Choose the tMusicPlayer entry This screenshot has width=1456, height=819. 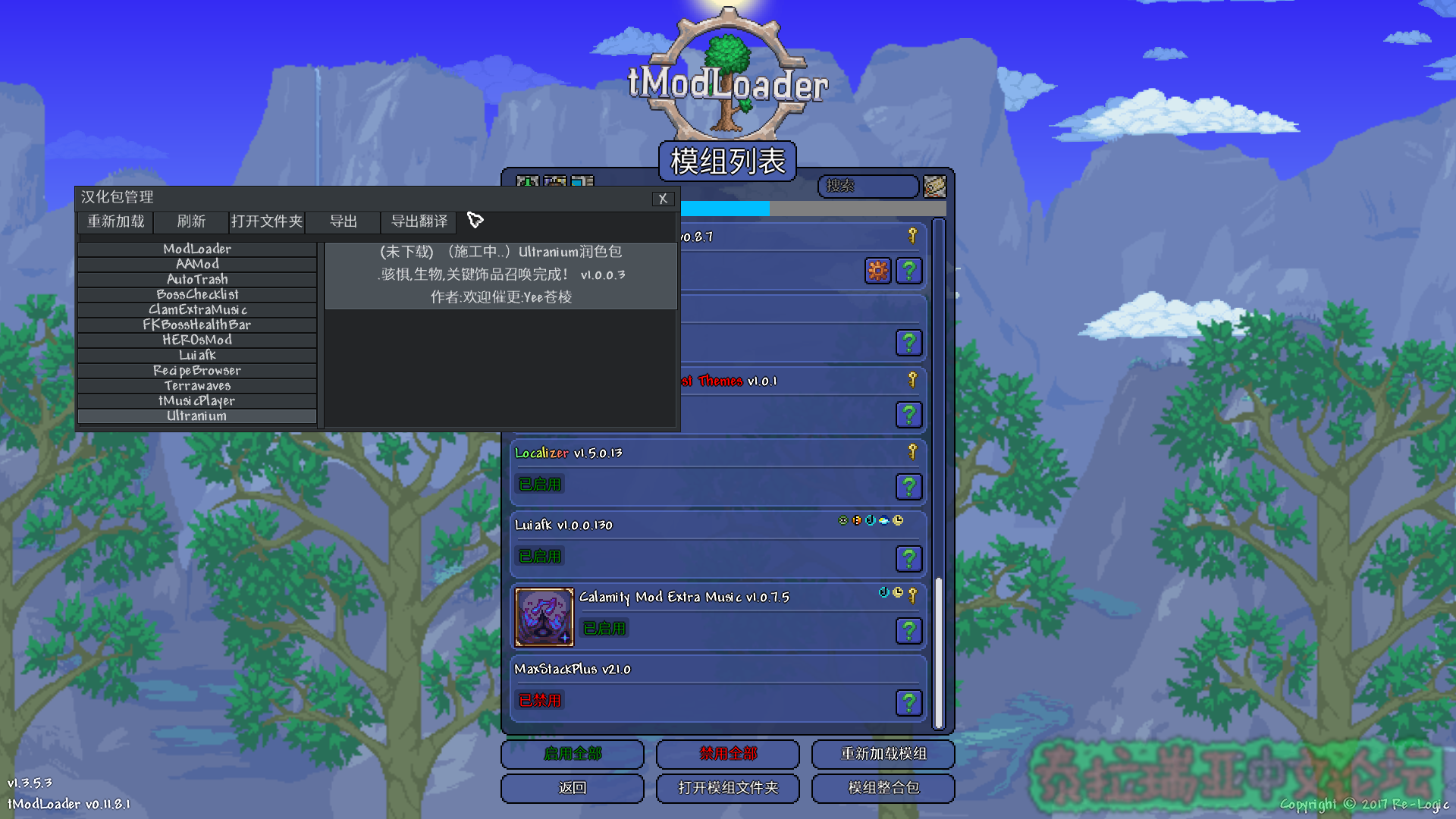tap(197, 401)
